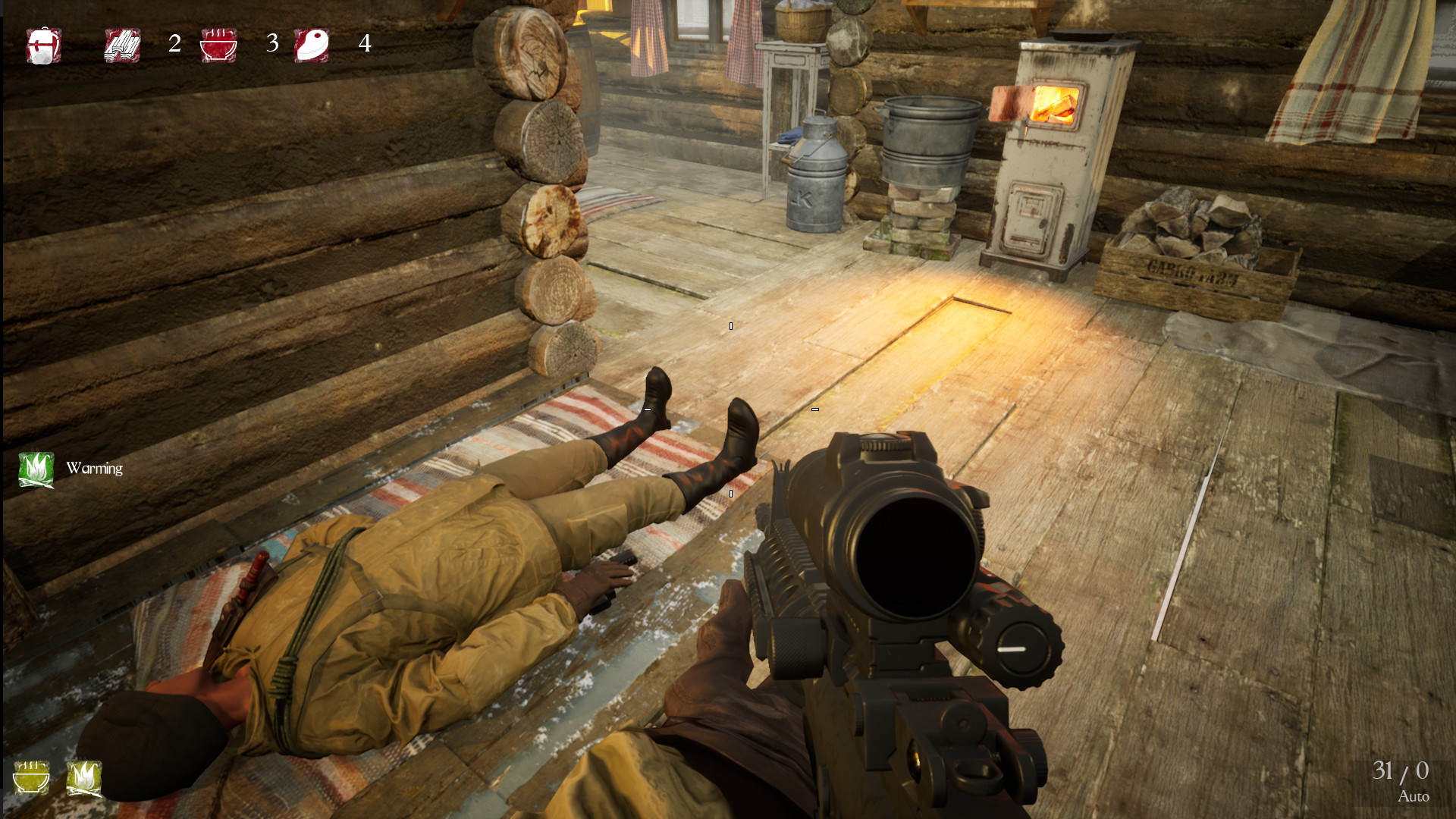Click the red steaming bowl icon
The width and height of the screenshot is (1456, 819).
click(x=218, y=45)
